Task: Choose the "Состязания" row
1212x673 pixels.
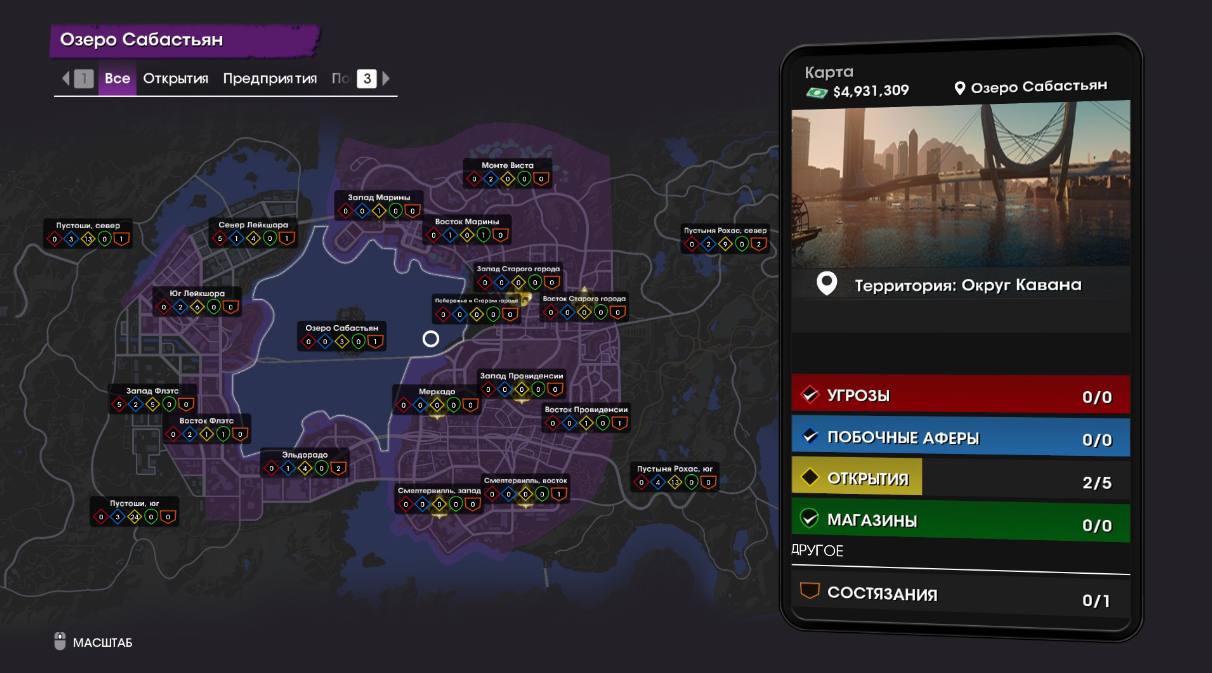Action: click(x=960, y=594)
